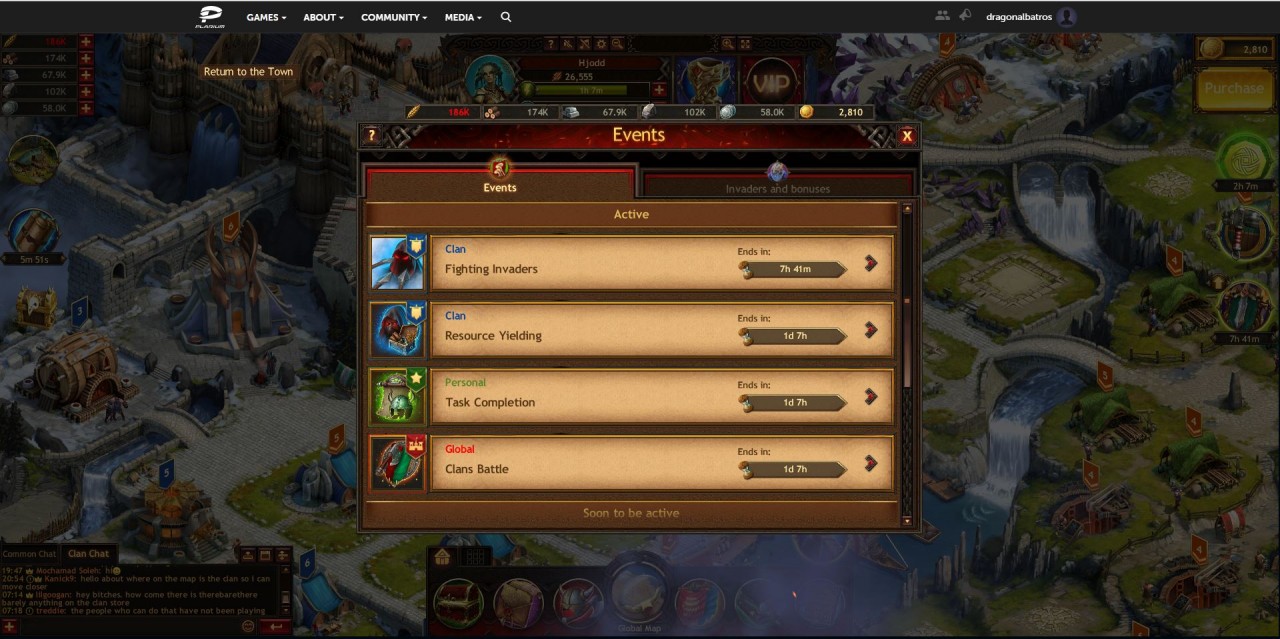Screen dimensions: 1280x639
Task: Select the Clan Chat tab
Action: 88,554
